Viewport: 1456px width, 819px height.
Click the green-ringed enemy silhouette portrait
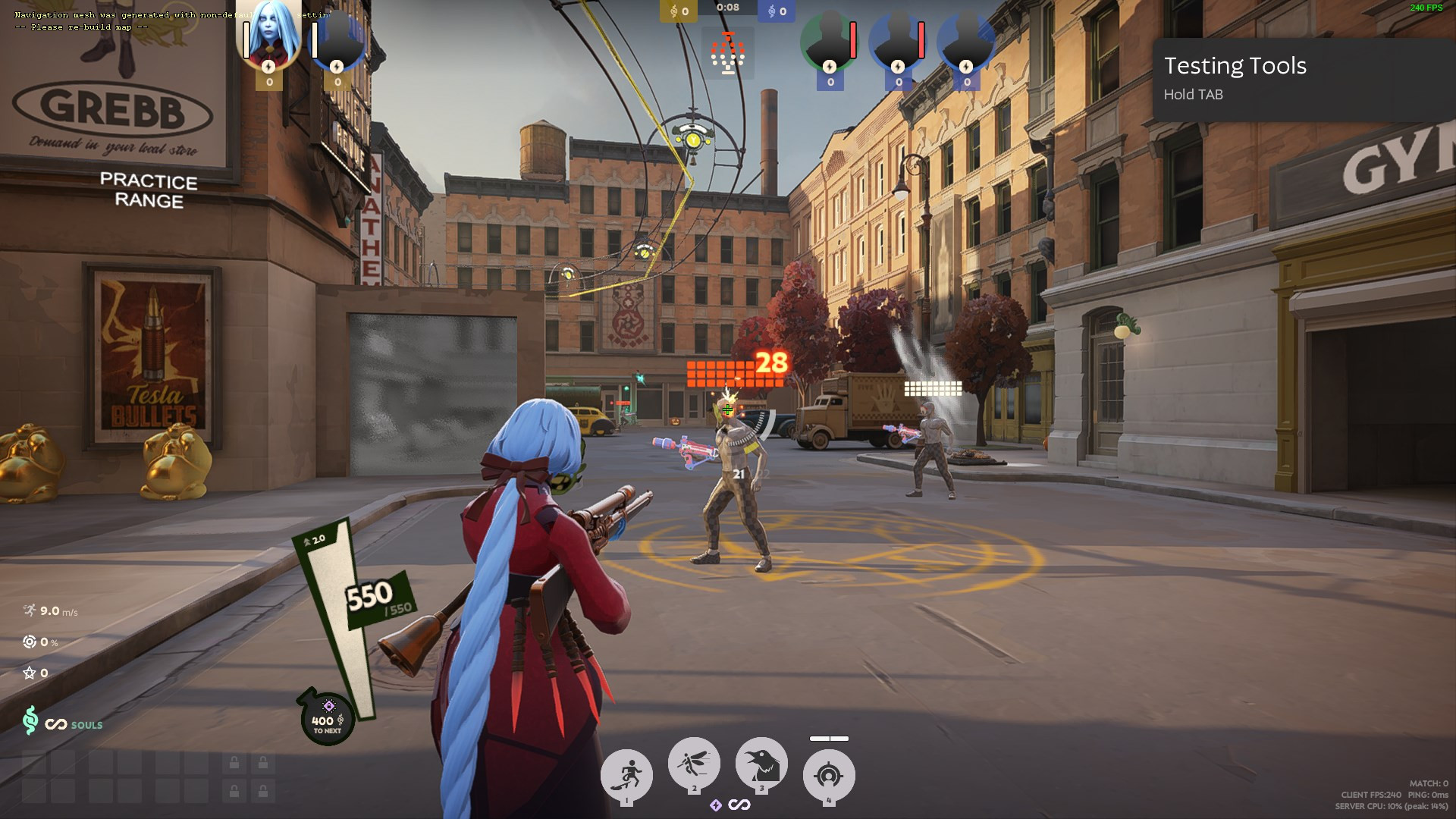pos(830,40)
